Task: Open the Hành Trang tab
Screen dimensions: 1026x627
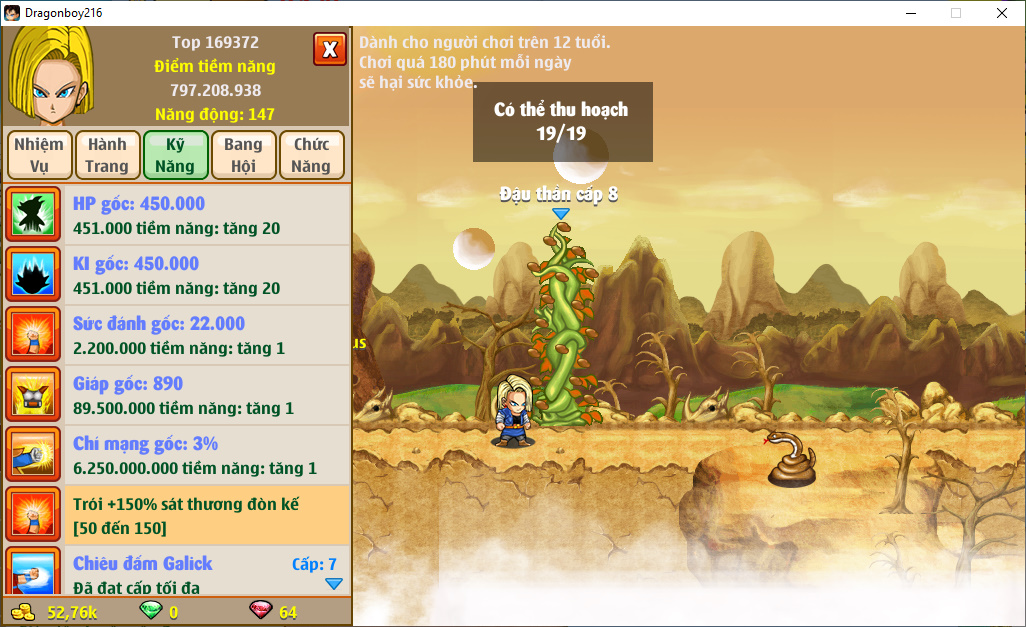Action: click(107, 155)
